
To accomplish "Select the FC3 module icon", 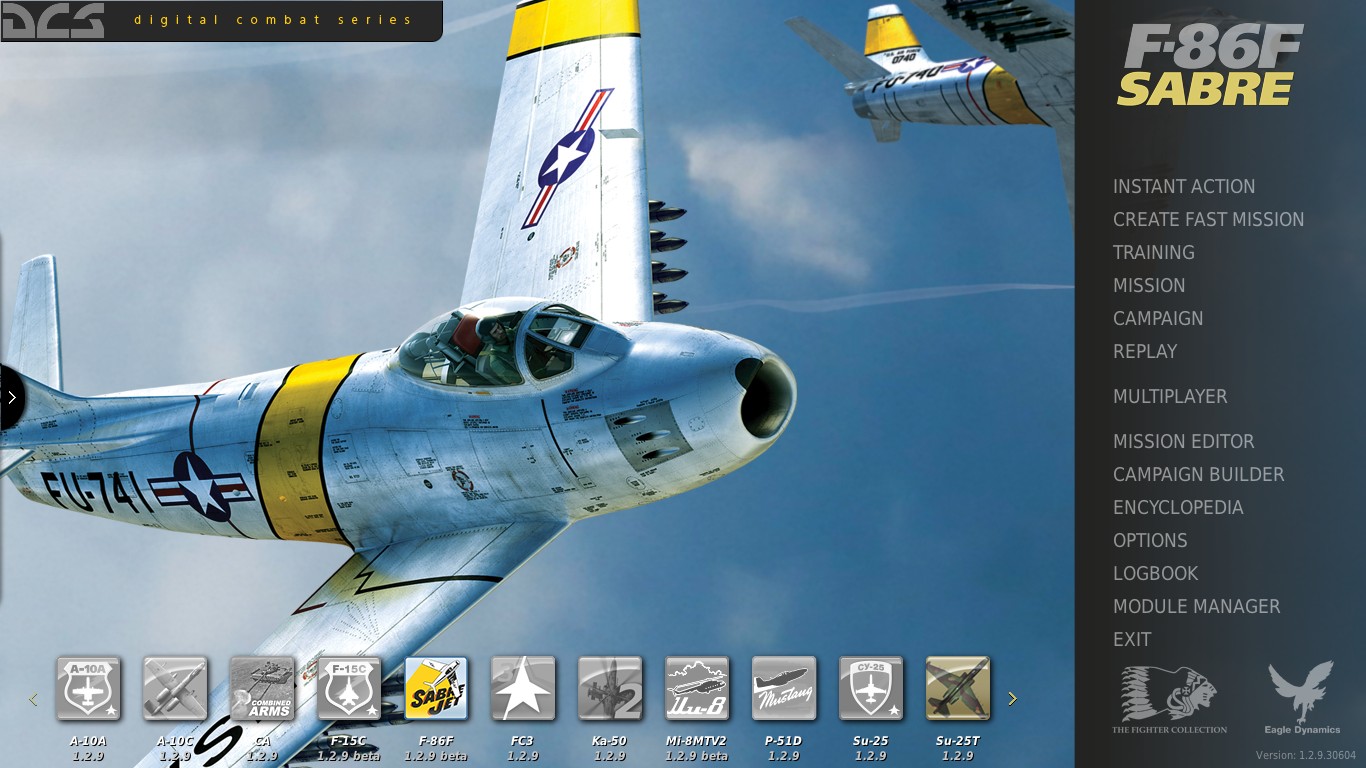I will (x=523, y=688).
